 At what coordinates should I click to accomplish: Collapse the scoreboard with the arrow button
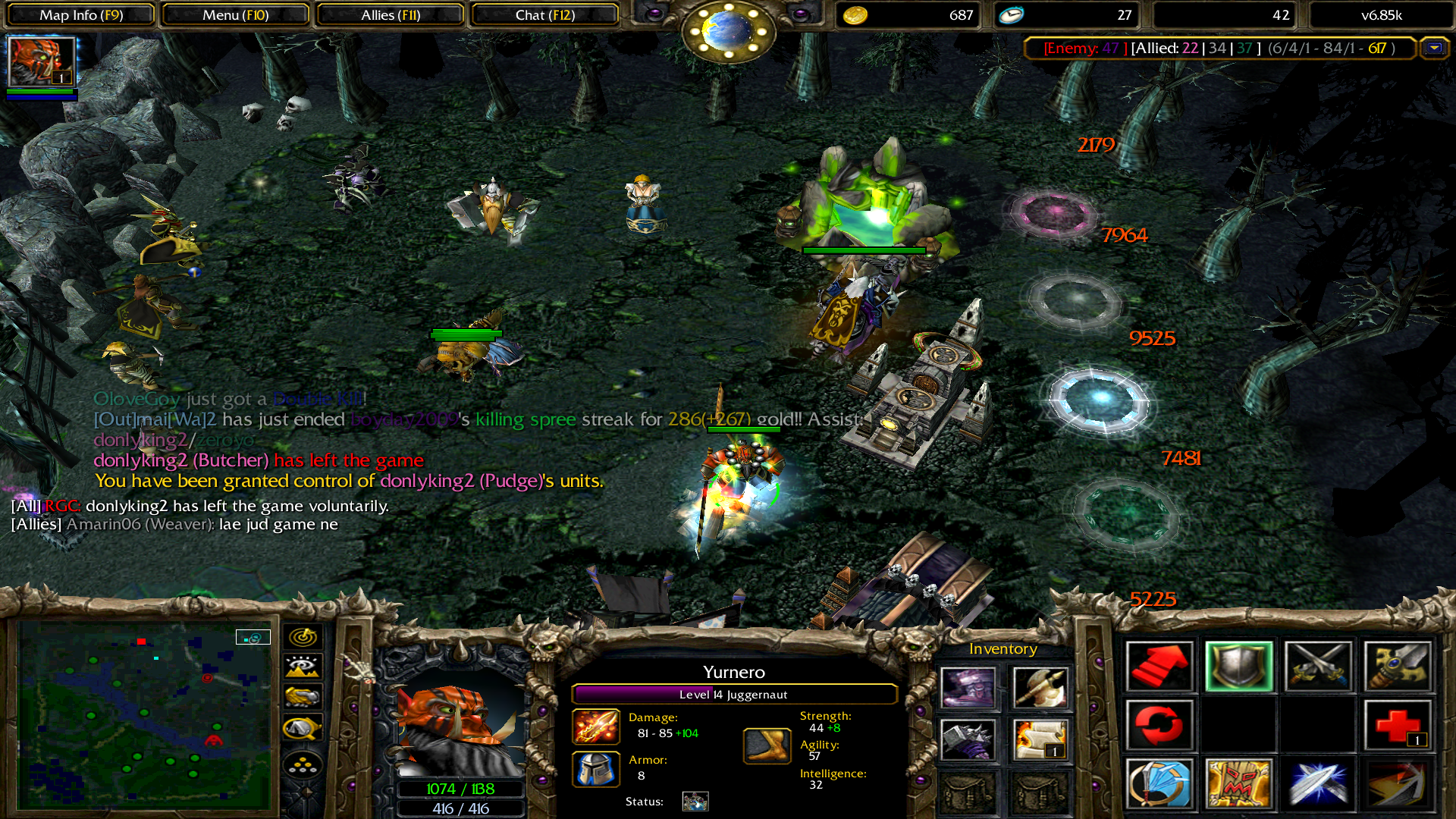pyautogui.click(x=1433, y=49)
